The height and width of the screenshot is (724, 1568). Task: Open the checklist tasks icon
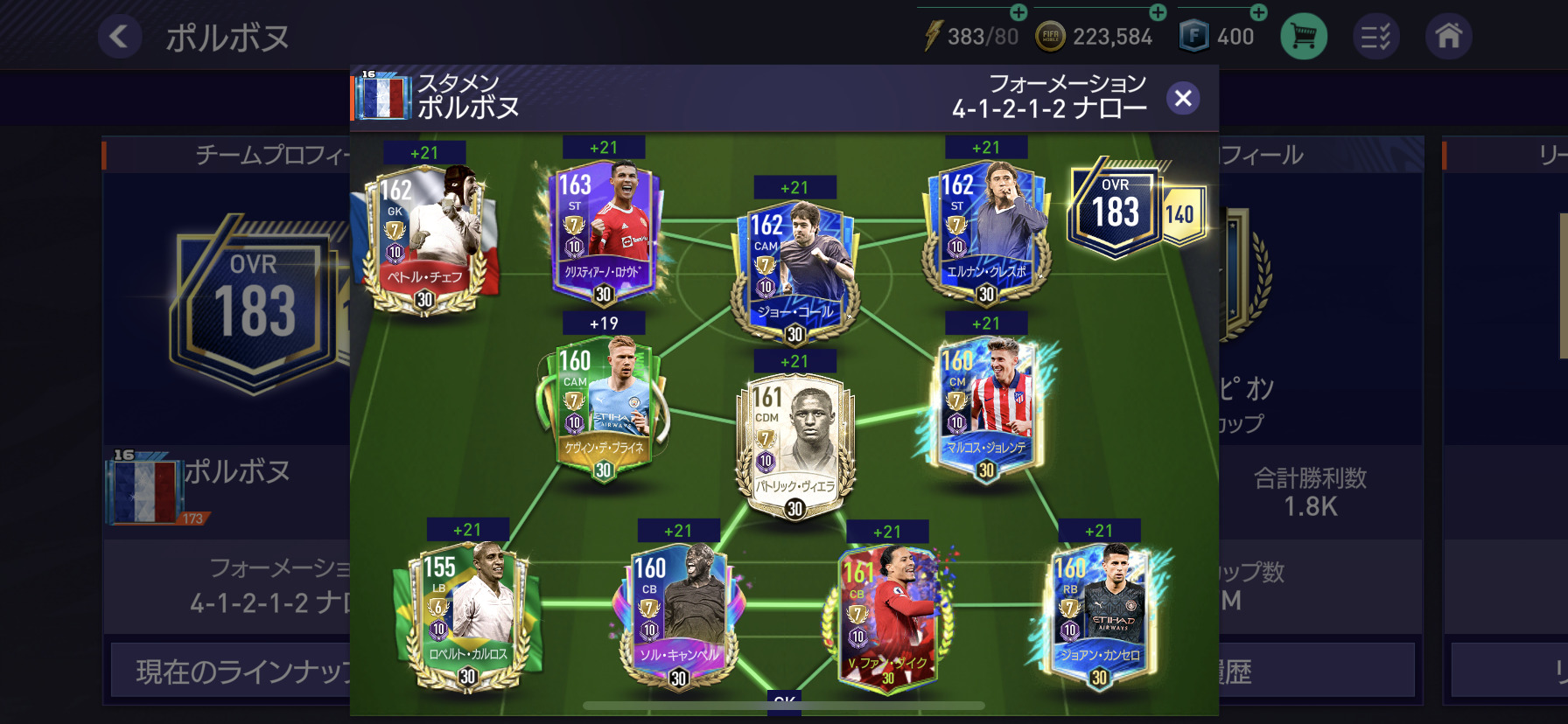tap(1375, 37)
